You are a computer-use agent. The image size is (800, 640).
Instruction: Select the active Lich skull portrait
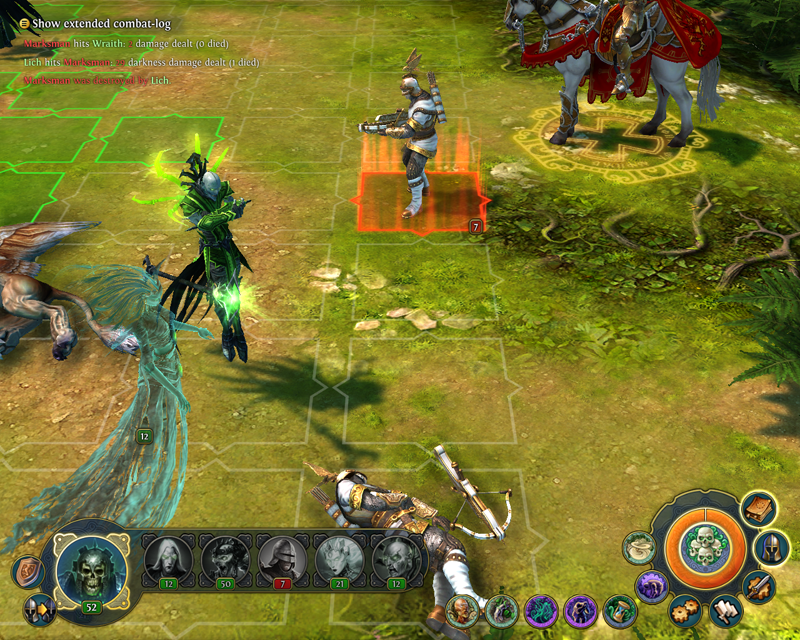(x=89, y=568)
